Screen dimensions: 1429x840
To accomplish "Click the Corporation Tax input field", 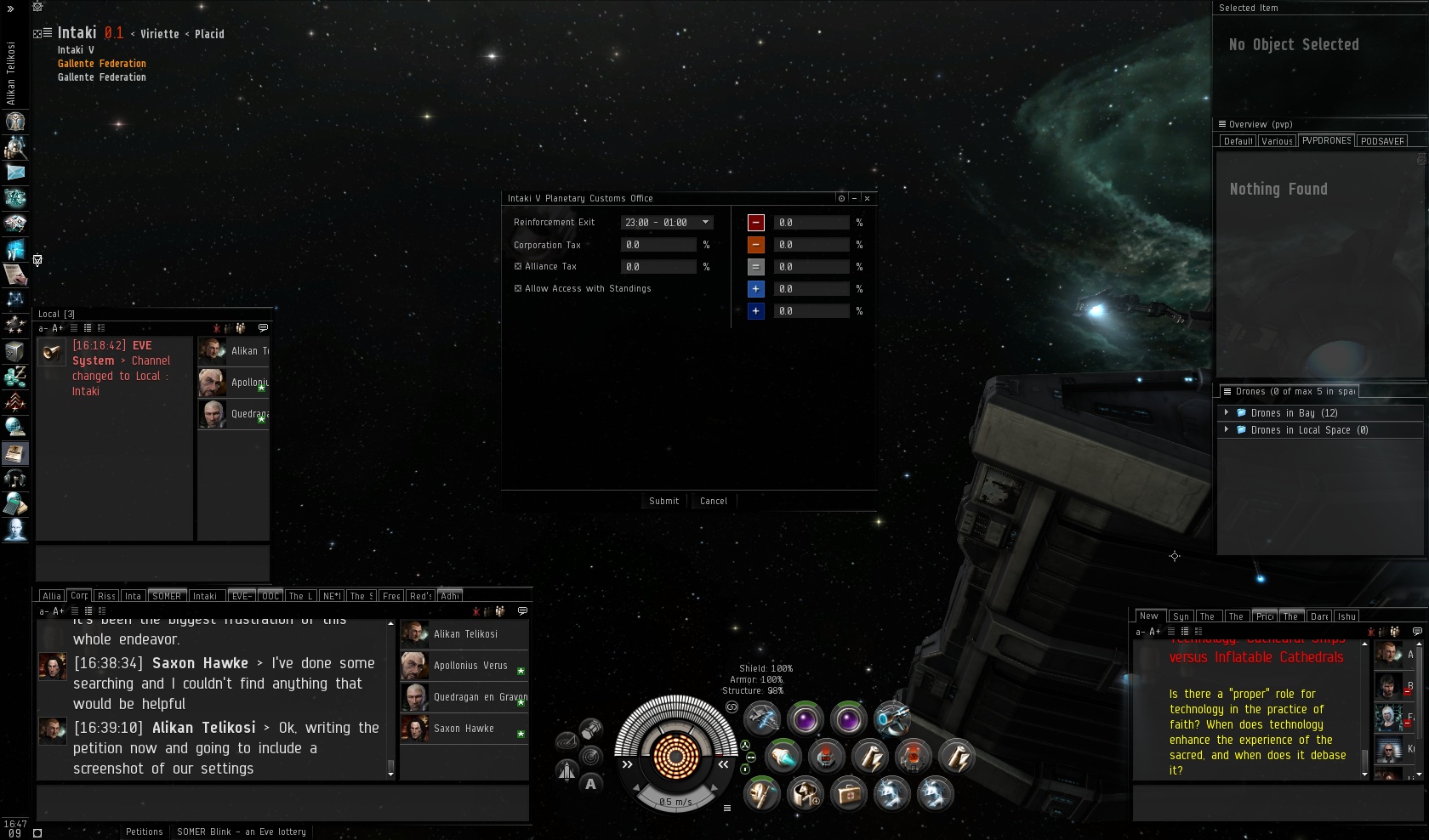I will (x=658, y=245).
